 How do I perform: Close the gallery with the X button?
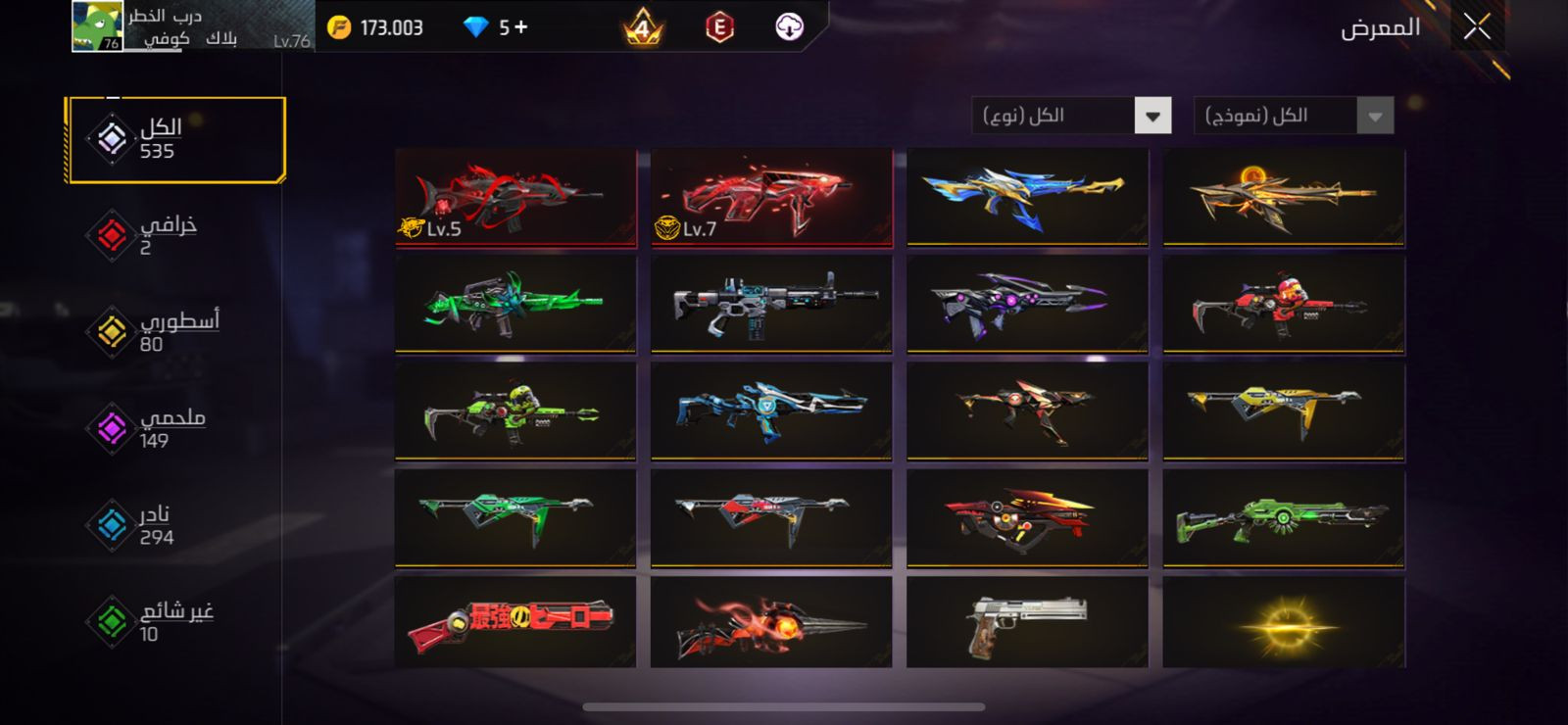coord(1477,27)
